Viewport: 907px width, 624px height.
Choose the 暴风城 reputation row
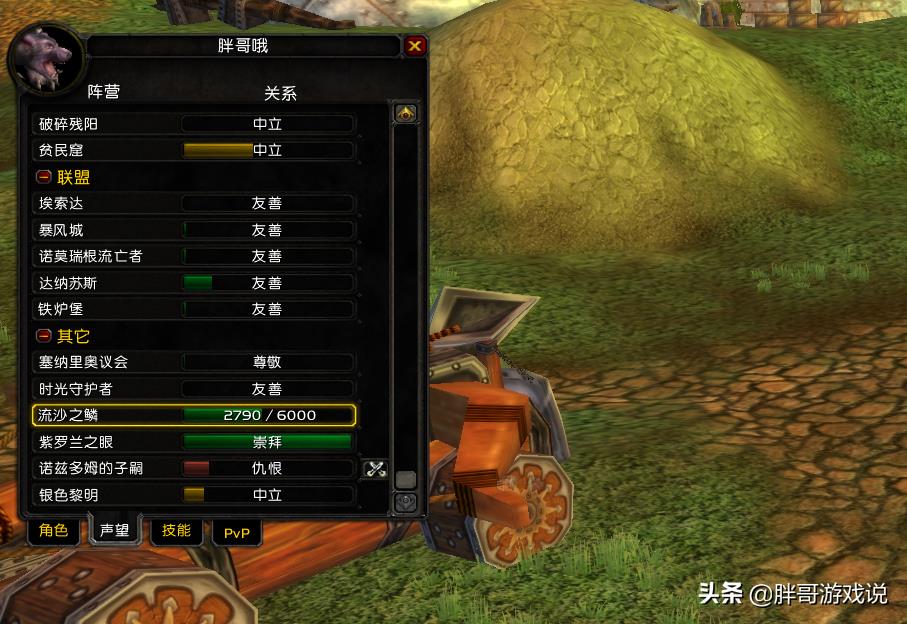coord(194,230)
